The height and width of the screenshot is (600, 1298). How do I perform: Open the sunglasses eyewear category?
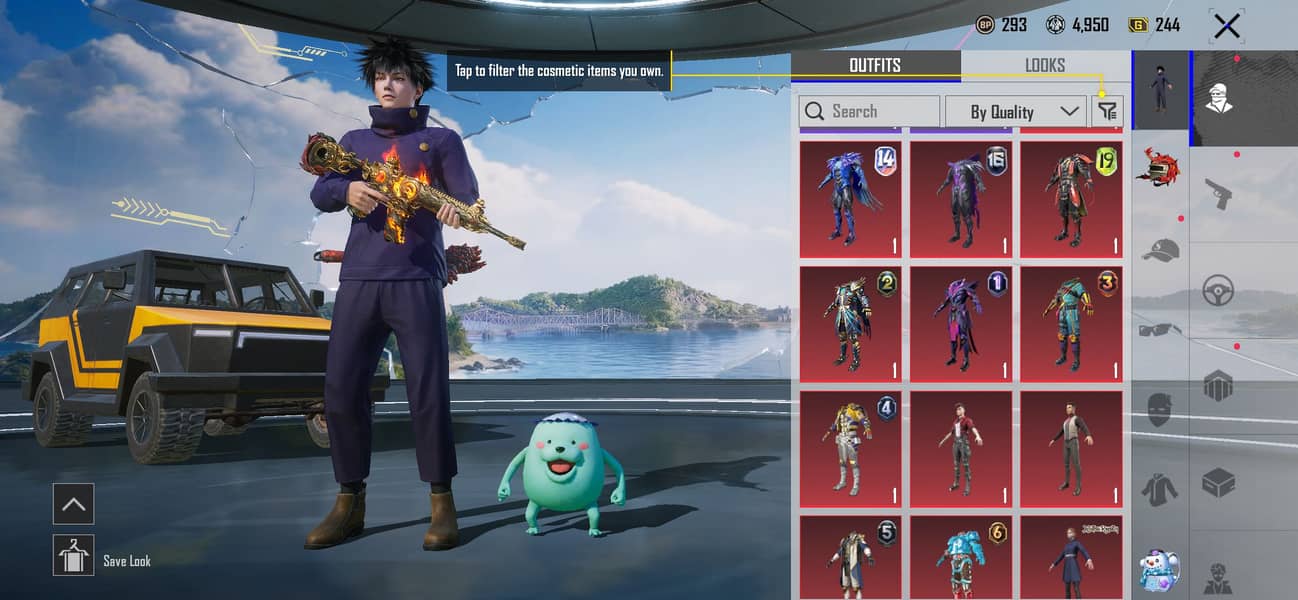(1160, 329)
